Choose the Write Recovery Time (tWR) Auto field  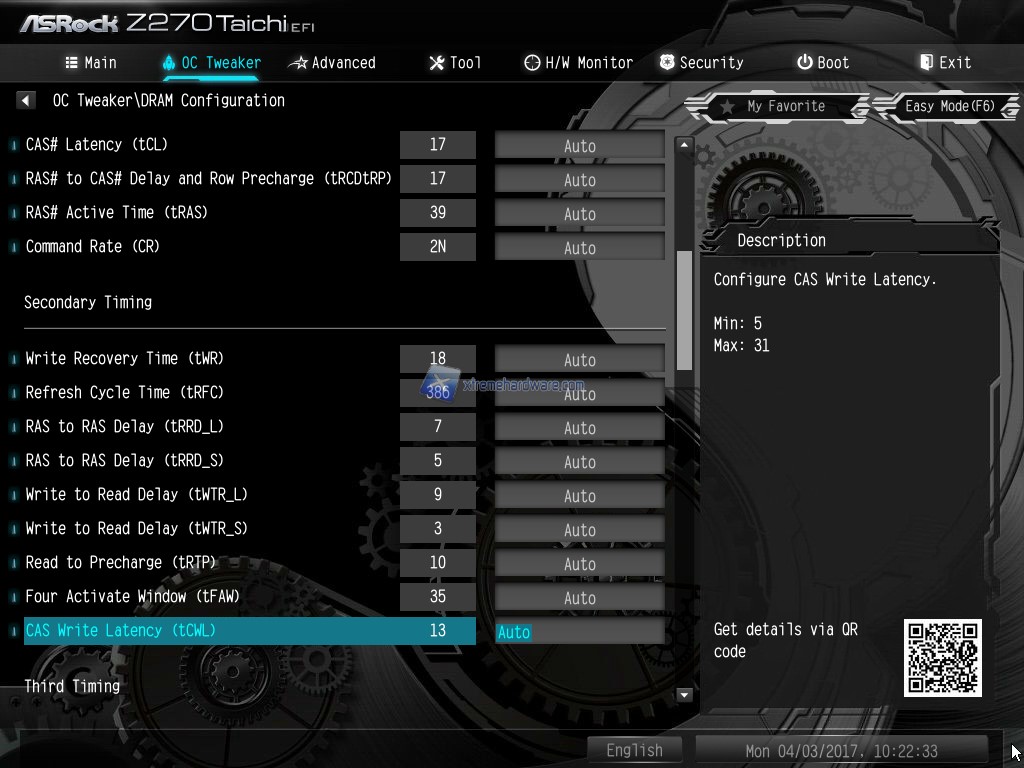(579, 360)
